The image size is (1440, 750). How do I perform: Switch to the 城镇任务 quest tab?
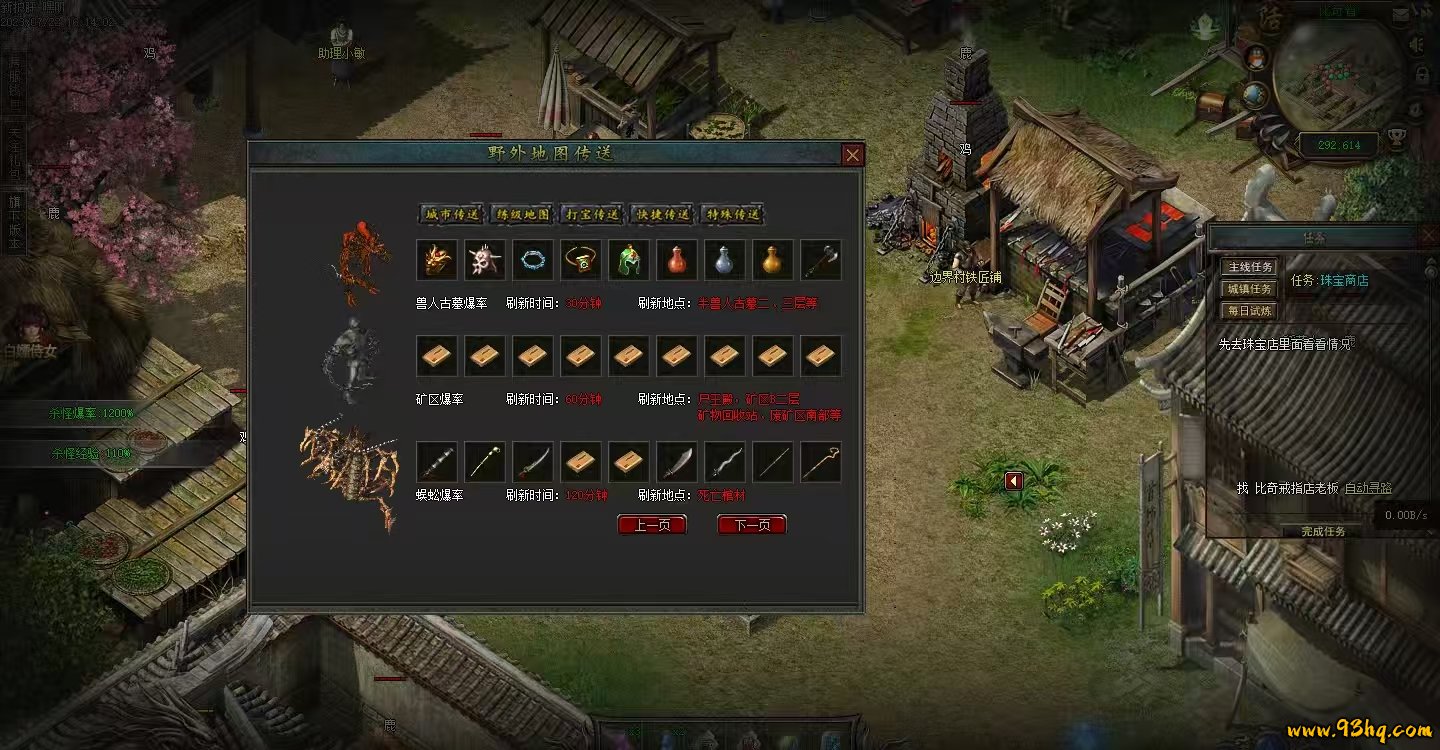[x=1249, y=289]
